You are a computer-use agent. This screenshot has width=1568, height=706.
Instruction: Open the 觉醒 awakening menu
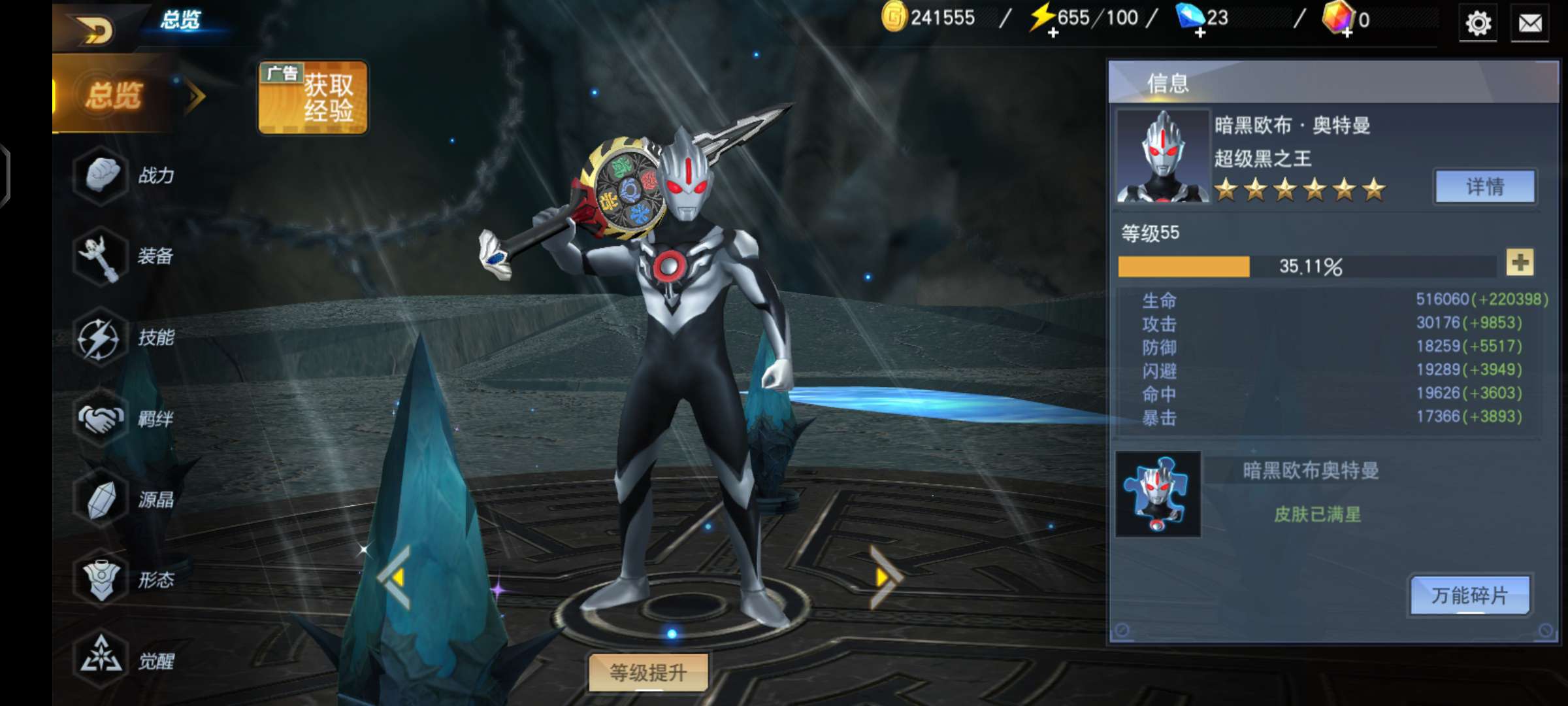124,660
